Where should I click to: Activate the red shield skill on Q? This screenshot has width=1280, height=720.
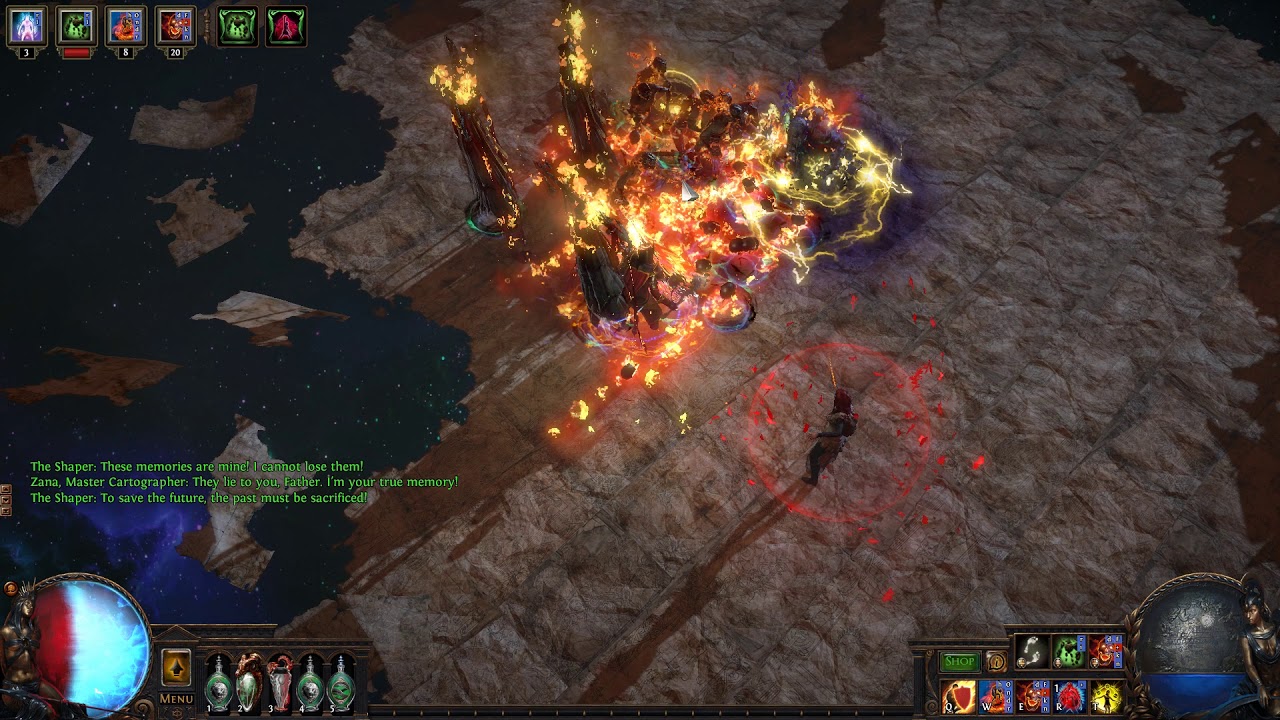coord(959,696)
